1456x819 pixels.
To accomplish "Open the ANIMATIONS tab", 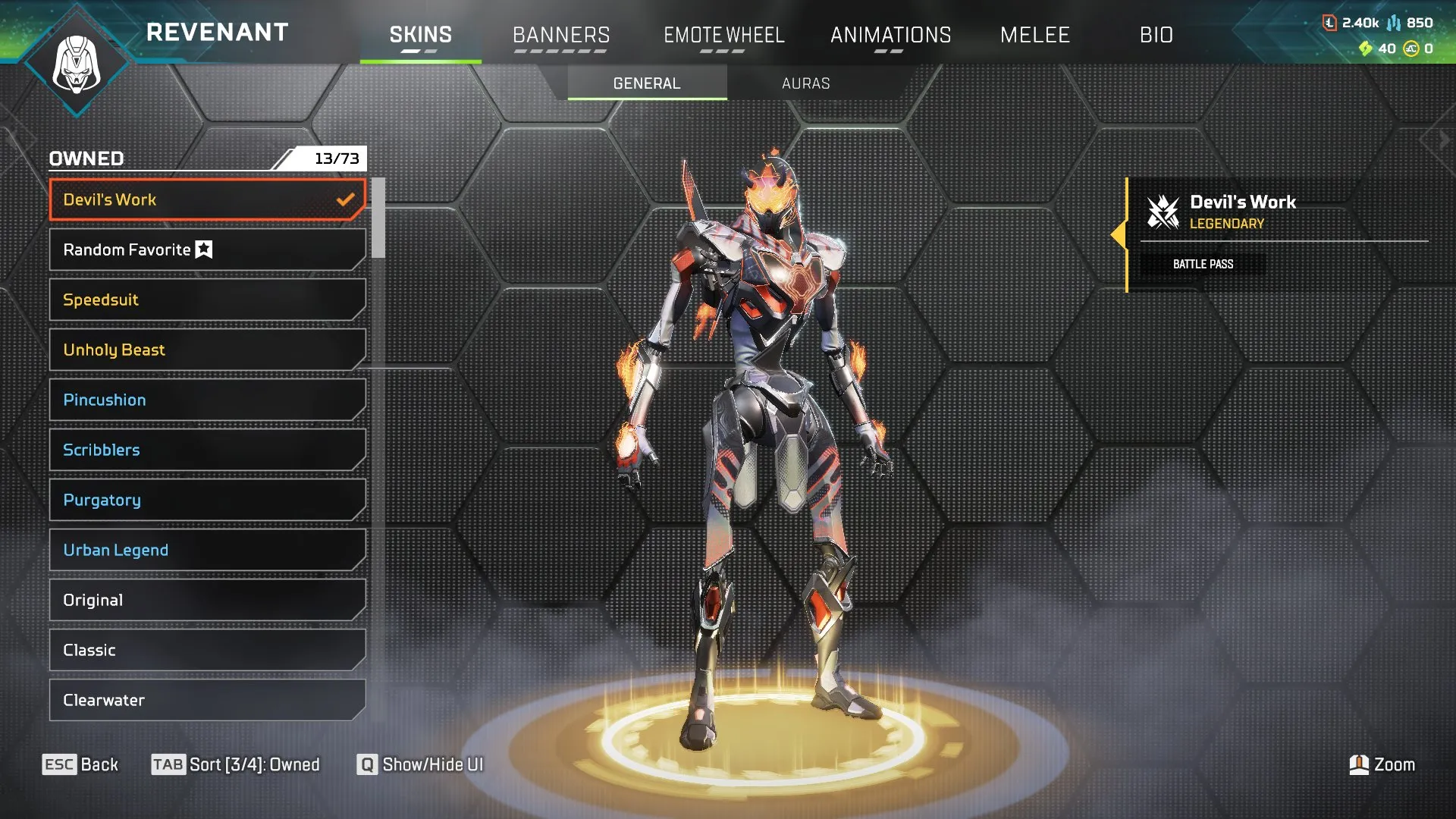I will pos(891,35).
